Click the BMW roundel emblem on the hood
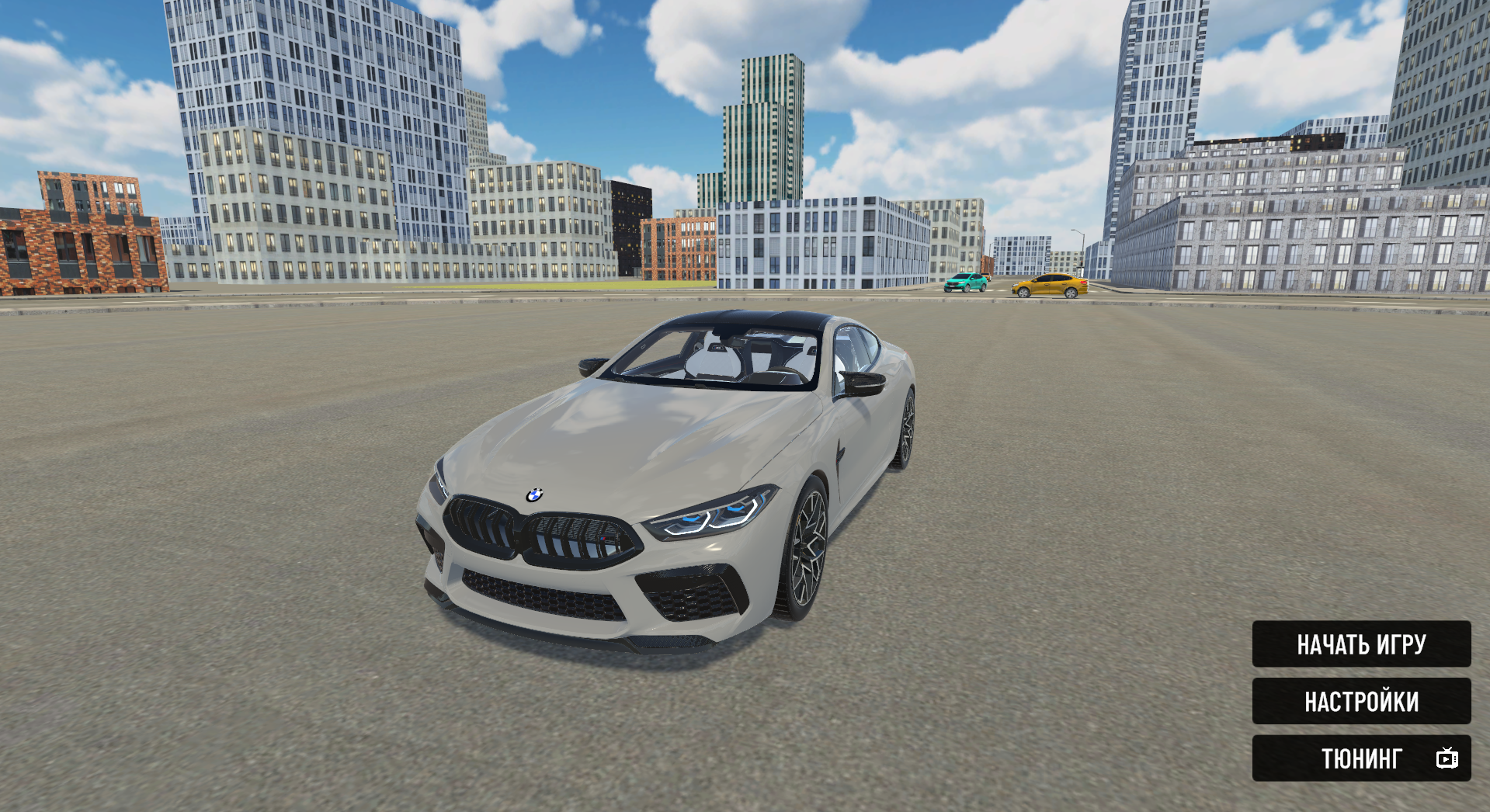1490x812 pixels. [x=536, y=495]
